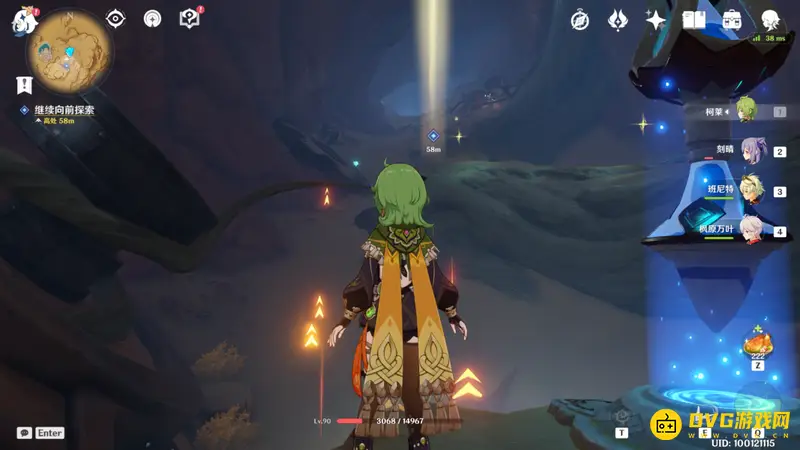Switch to party member 班尼特
This screenshot has height=450, width=800.
click(750, 191)
